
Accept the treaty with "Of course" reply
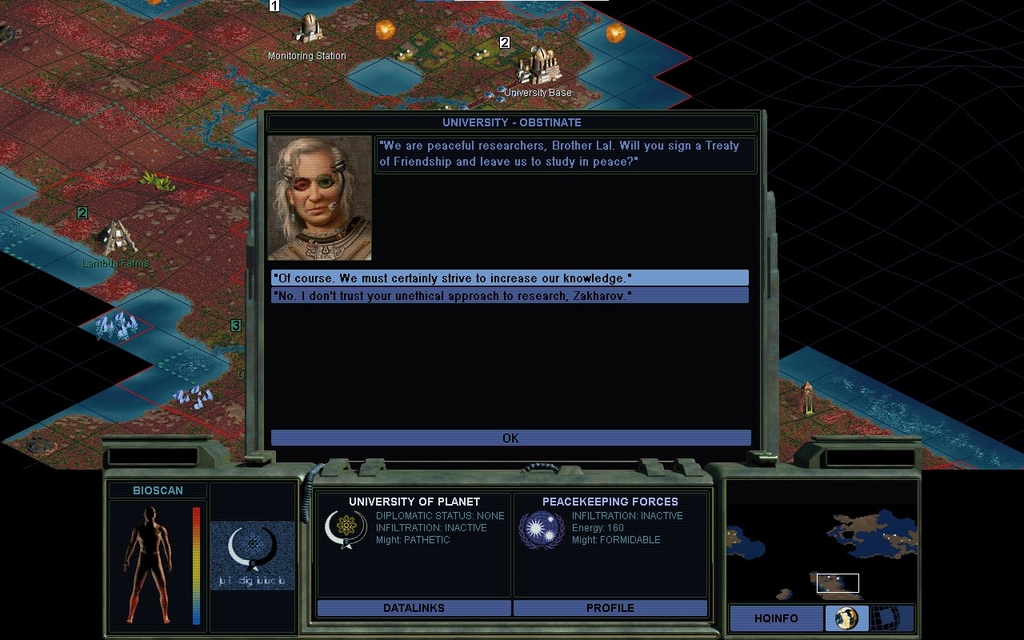[x=510, y=278]
